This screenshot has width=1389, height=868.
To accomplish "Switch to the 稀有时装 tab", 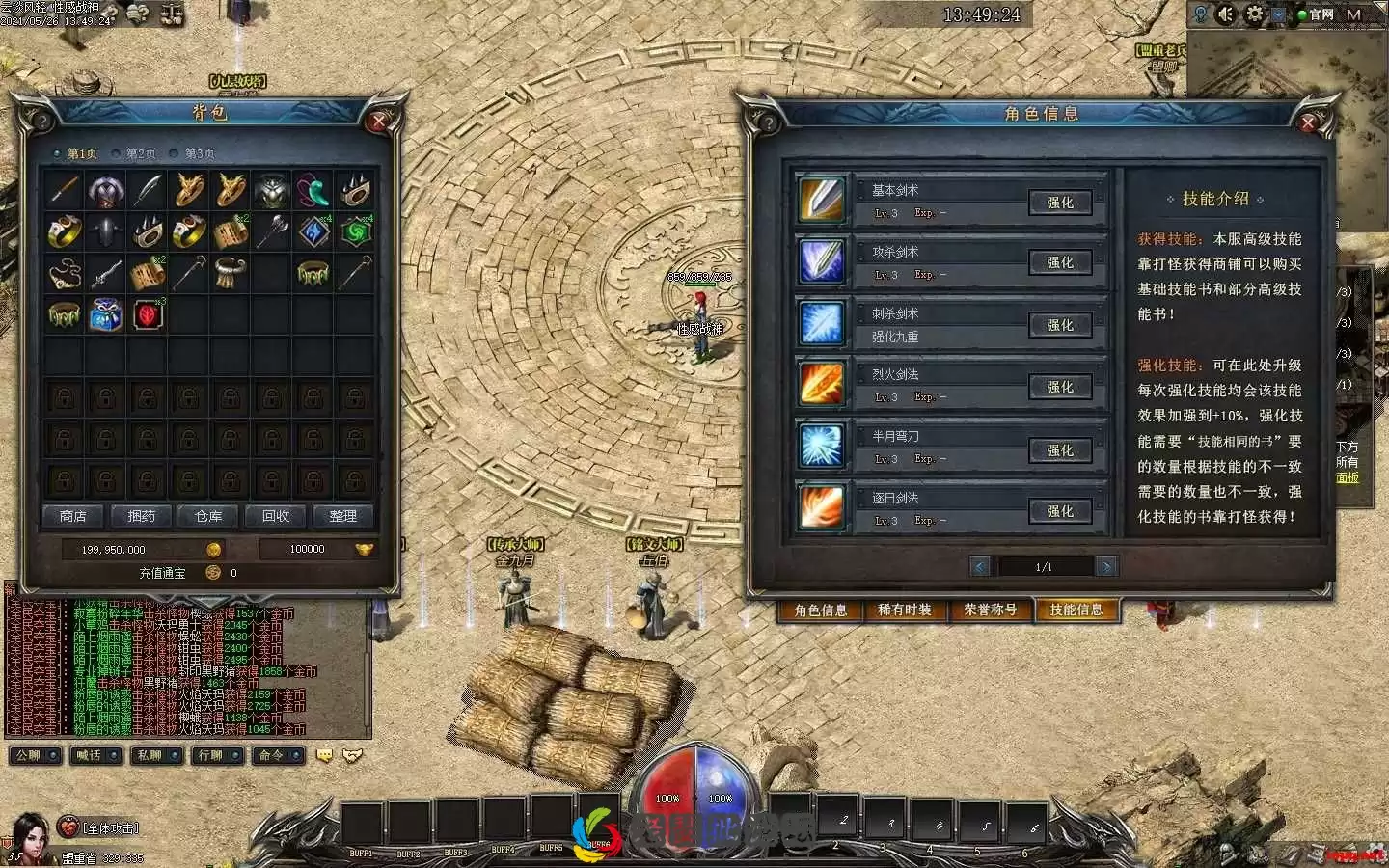I will 905,610.
